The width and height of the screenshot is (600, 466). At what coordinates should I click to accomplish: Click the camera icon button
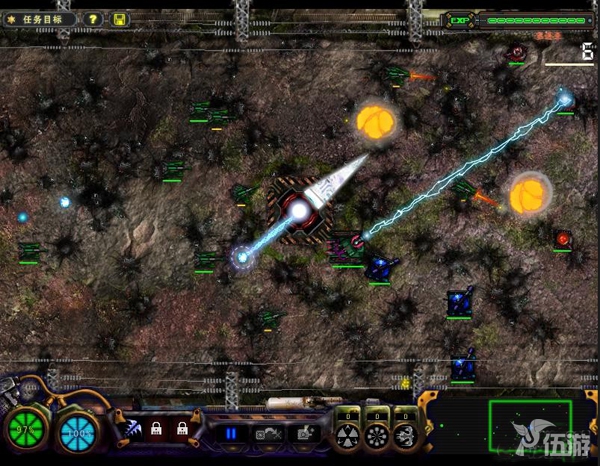pyautogui.click(x=267, y=433)
